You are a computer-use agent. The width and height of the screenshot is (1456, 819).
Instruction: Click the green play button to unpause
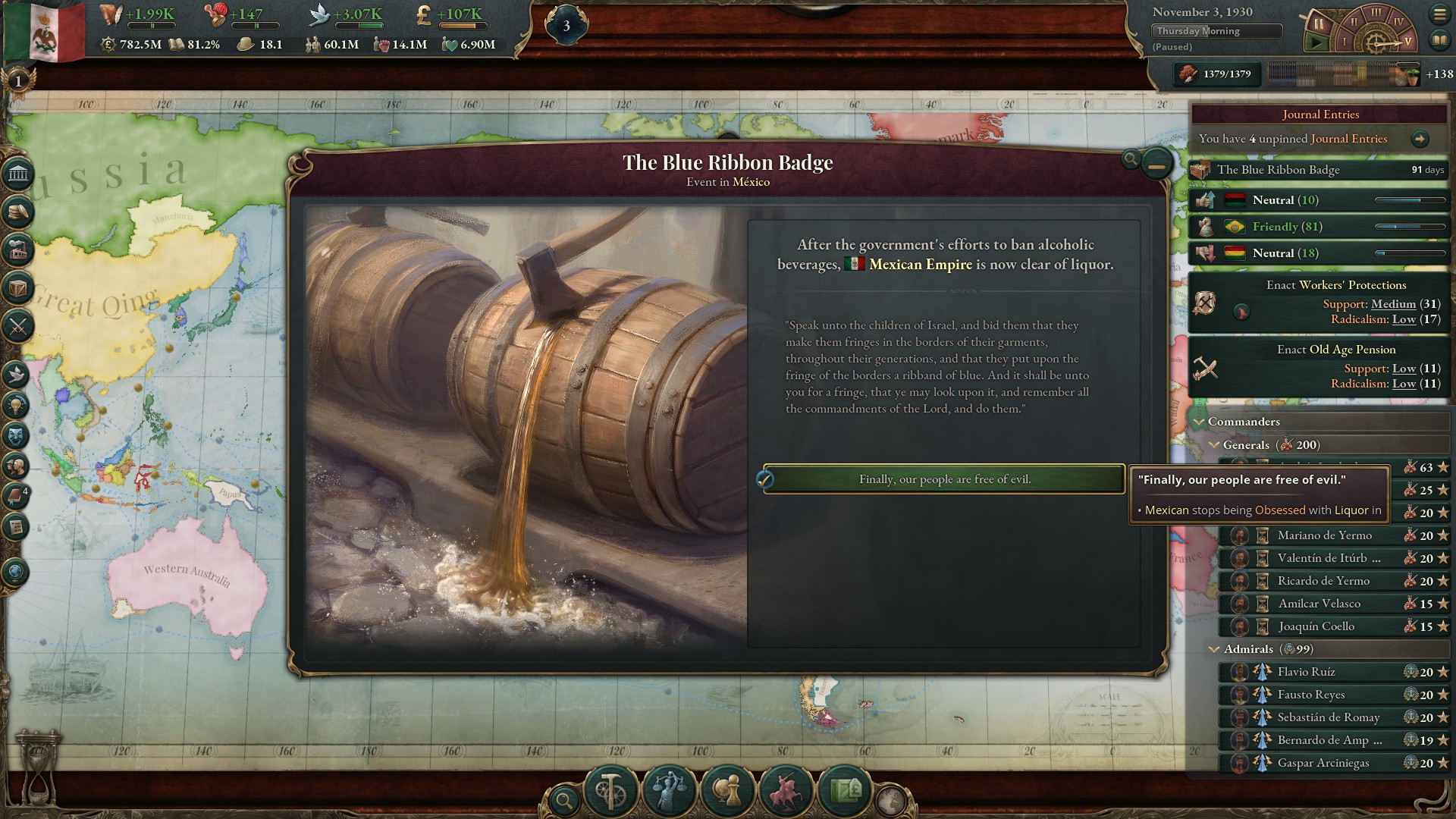point(1316,43)
